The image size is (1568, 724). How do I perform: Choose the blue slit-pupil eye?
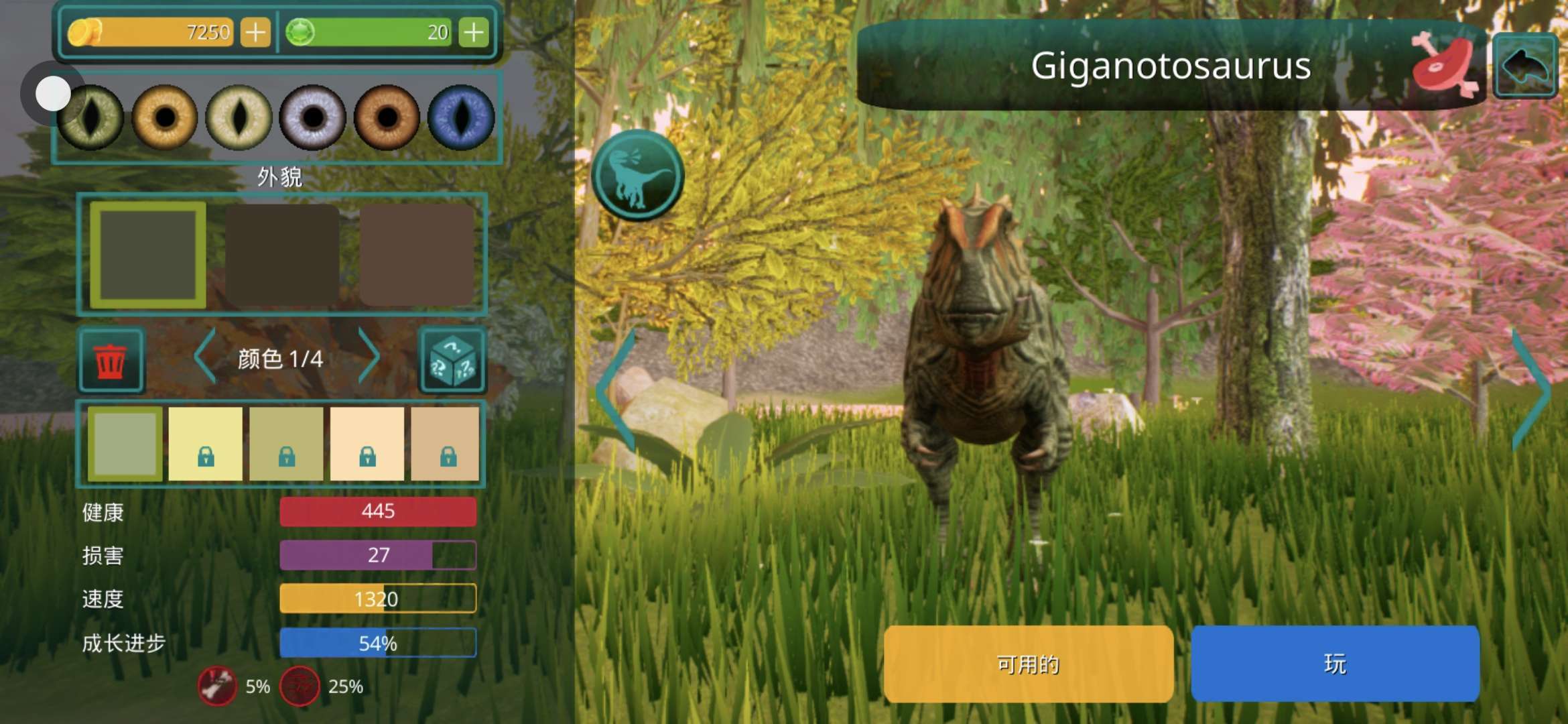(x=461, y=117)
